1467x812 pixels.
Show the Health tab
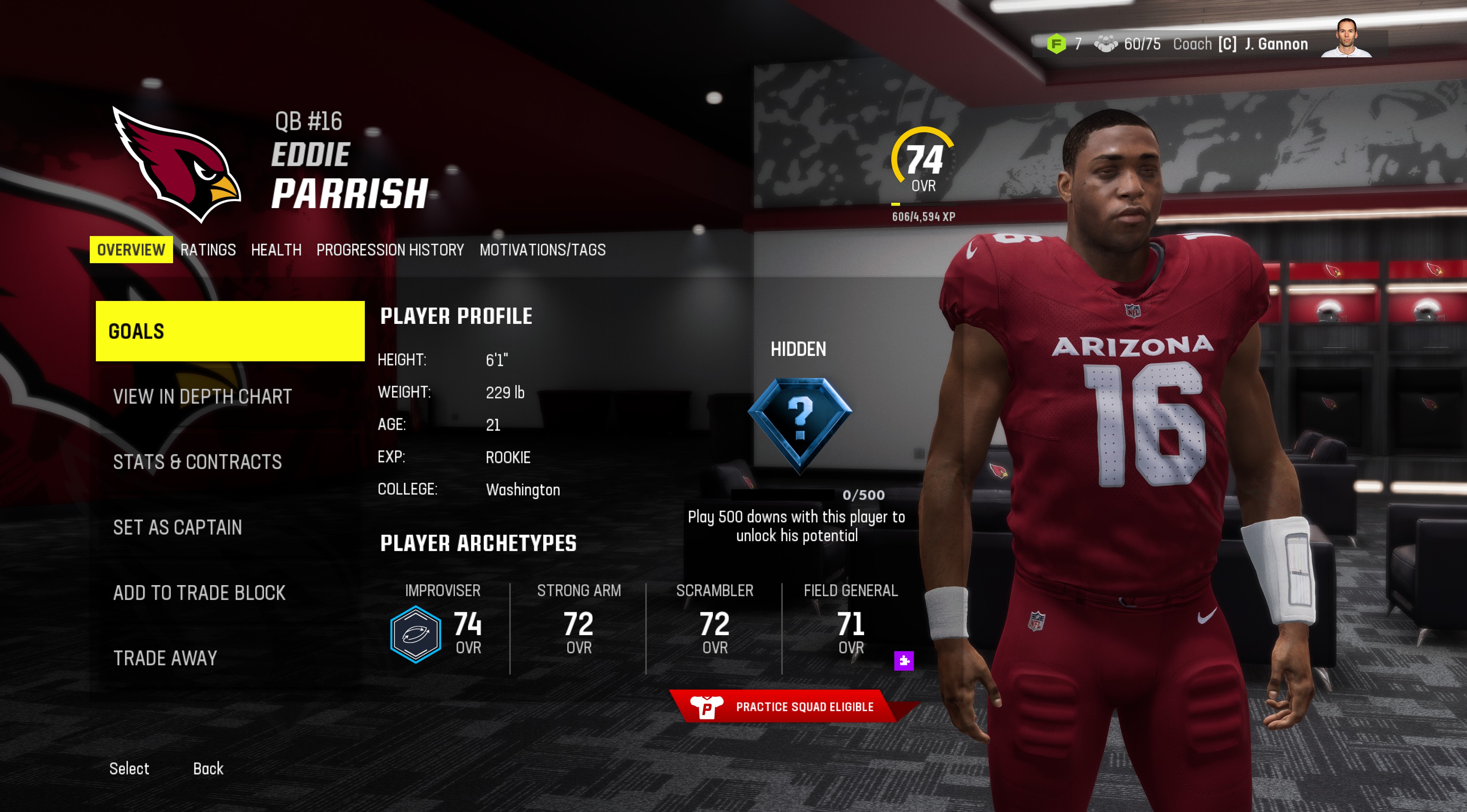coord(276,250)
